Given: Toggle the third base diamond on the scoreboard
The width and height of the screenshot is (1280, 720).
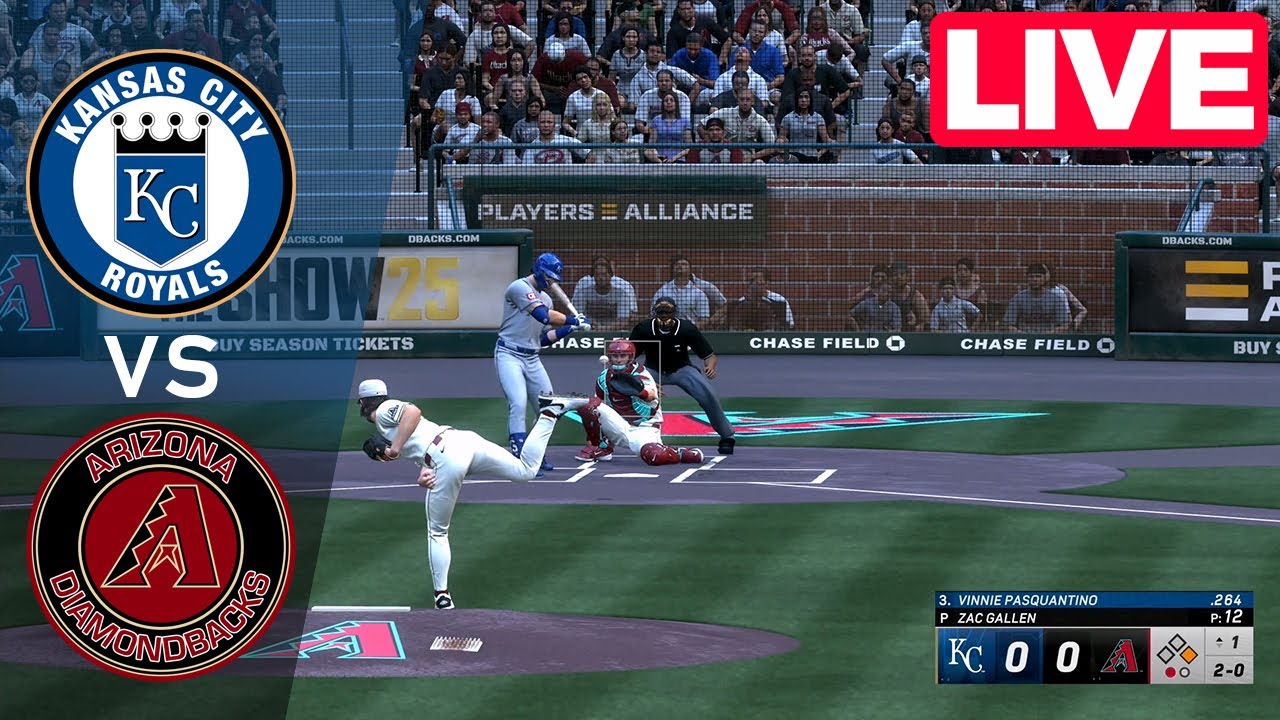Looking at the screenshot, I should coord(1165,656).
